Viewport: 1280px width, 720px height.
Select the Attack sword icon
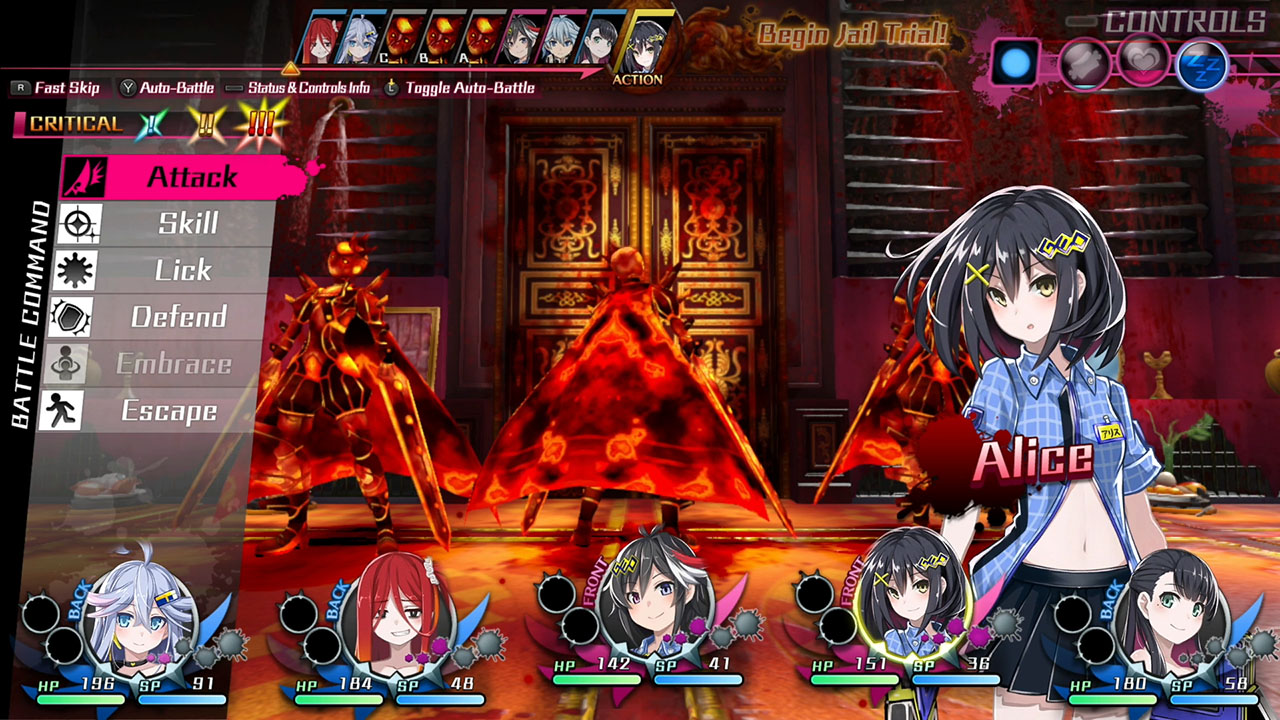82,177
